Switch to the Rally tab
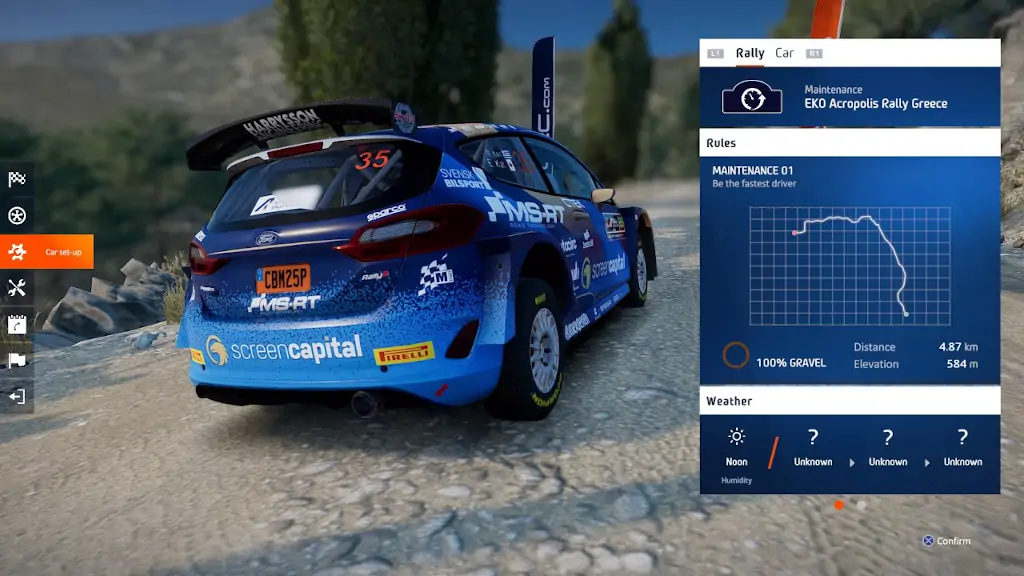The height and width of the screenshot is (576, 1024). coord(750,53)
